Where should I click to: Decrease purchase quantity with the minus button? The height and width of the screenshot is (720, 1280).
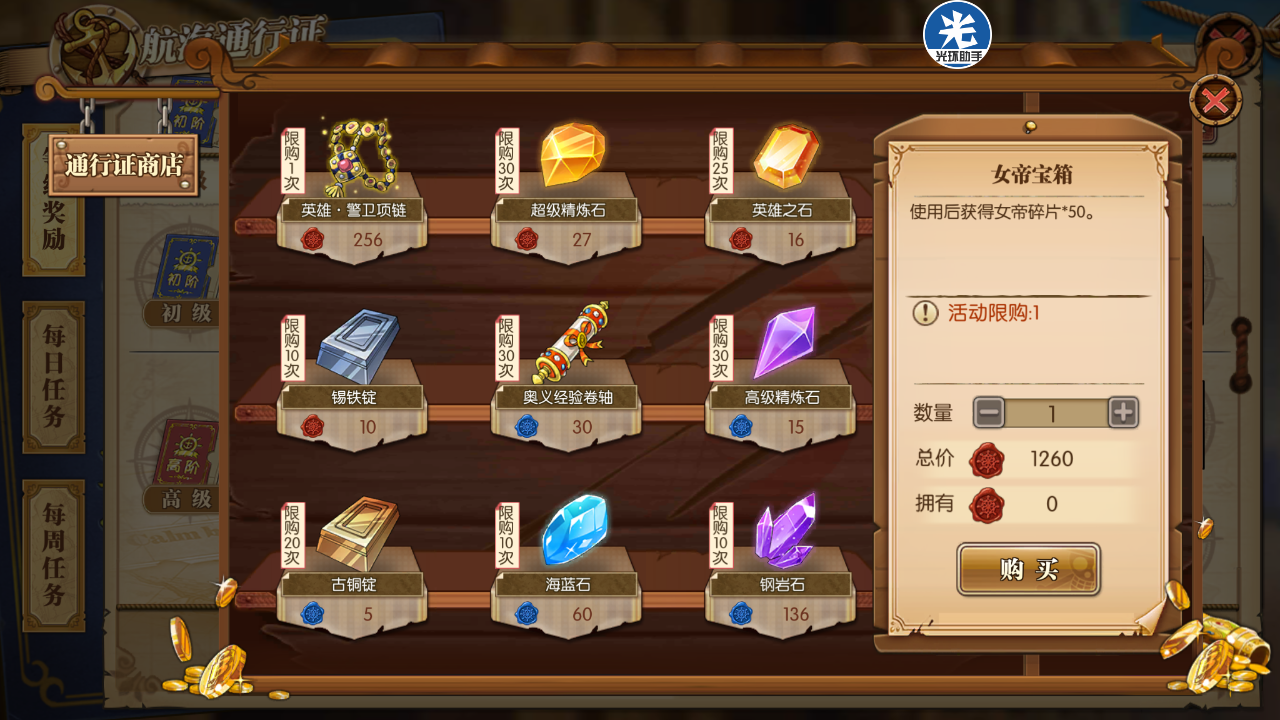(990, 412)
